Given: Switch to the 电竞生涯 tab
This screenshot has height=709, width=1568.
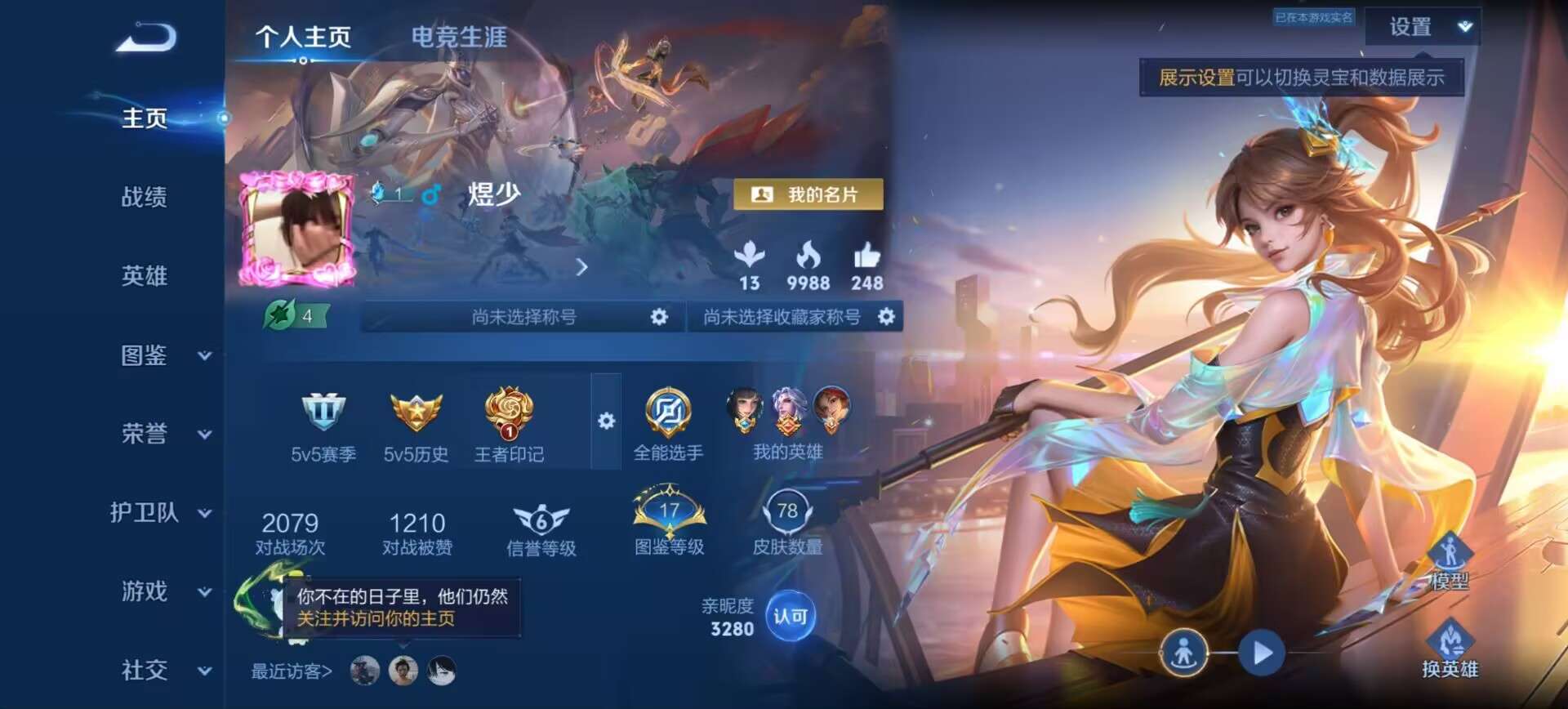Looking at the screenshot, I should [460, 36].
